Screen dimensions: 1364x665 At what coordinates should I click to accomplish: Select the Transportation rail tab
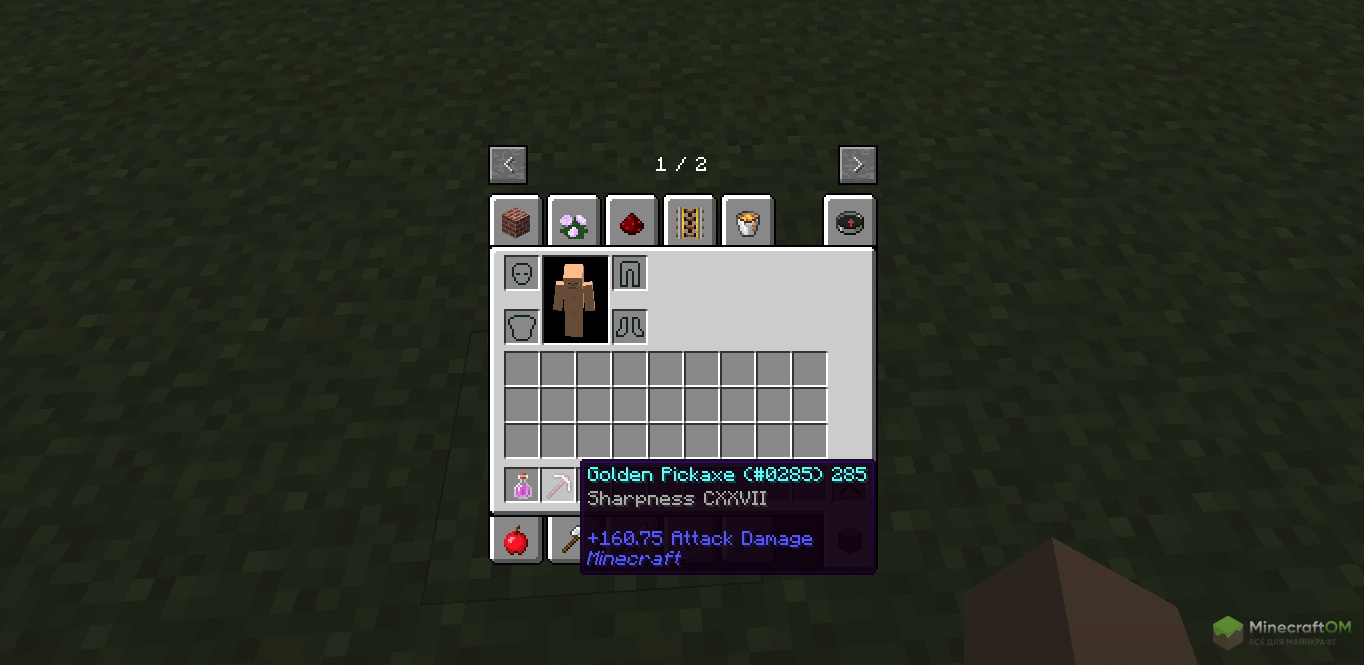pyautogui.click(x=689, y=223)
